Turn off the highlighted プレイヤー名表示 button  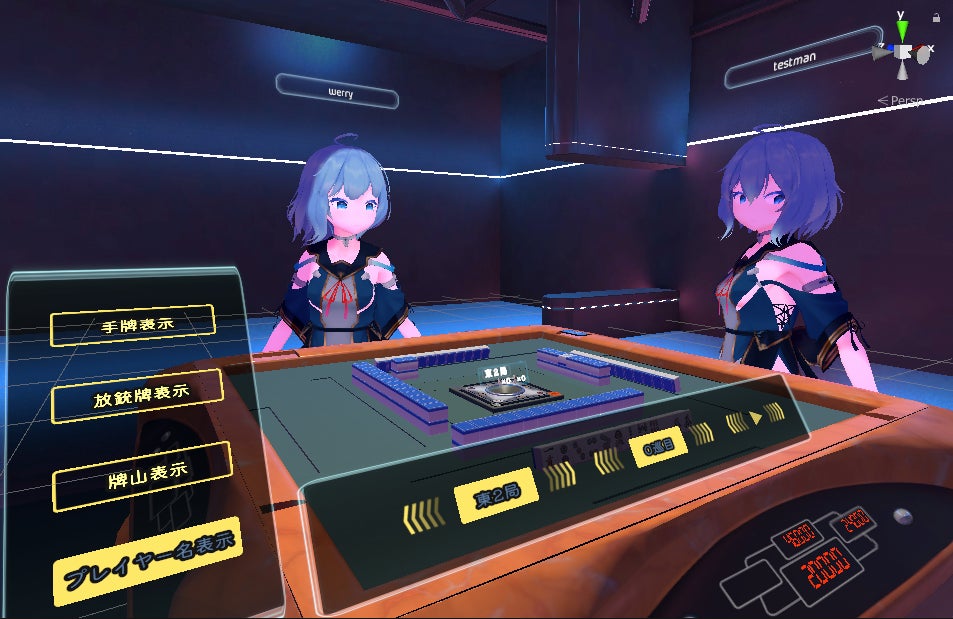pyautogui.click(x=149, y=560)
